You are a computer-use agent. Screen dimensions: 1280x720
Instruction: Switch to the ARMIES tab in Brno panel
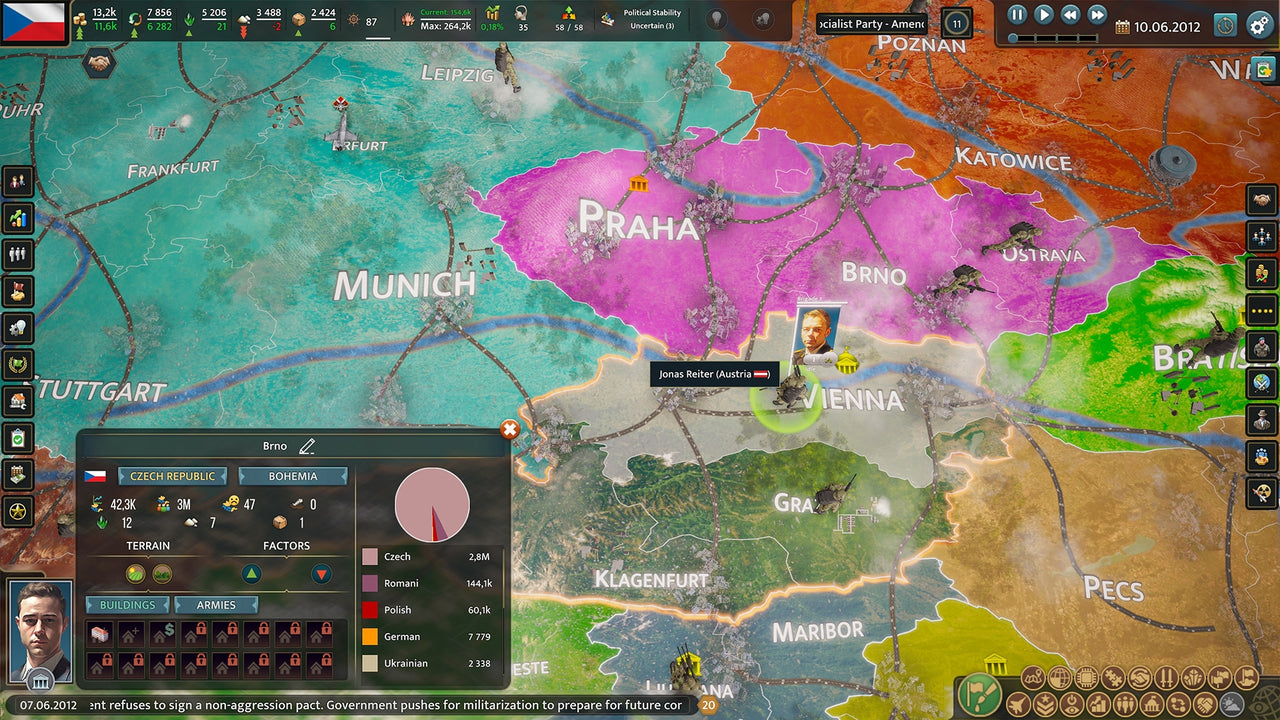[x=216, y=604]
